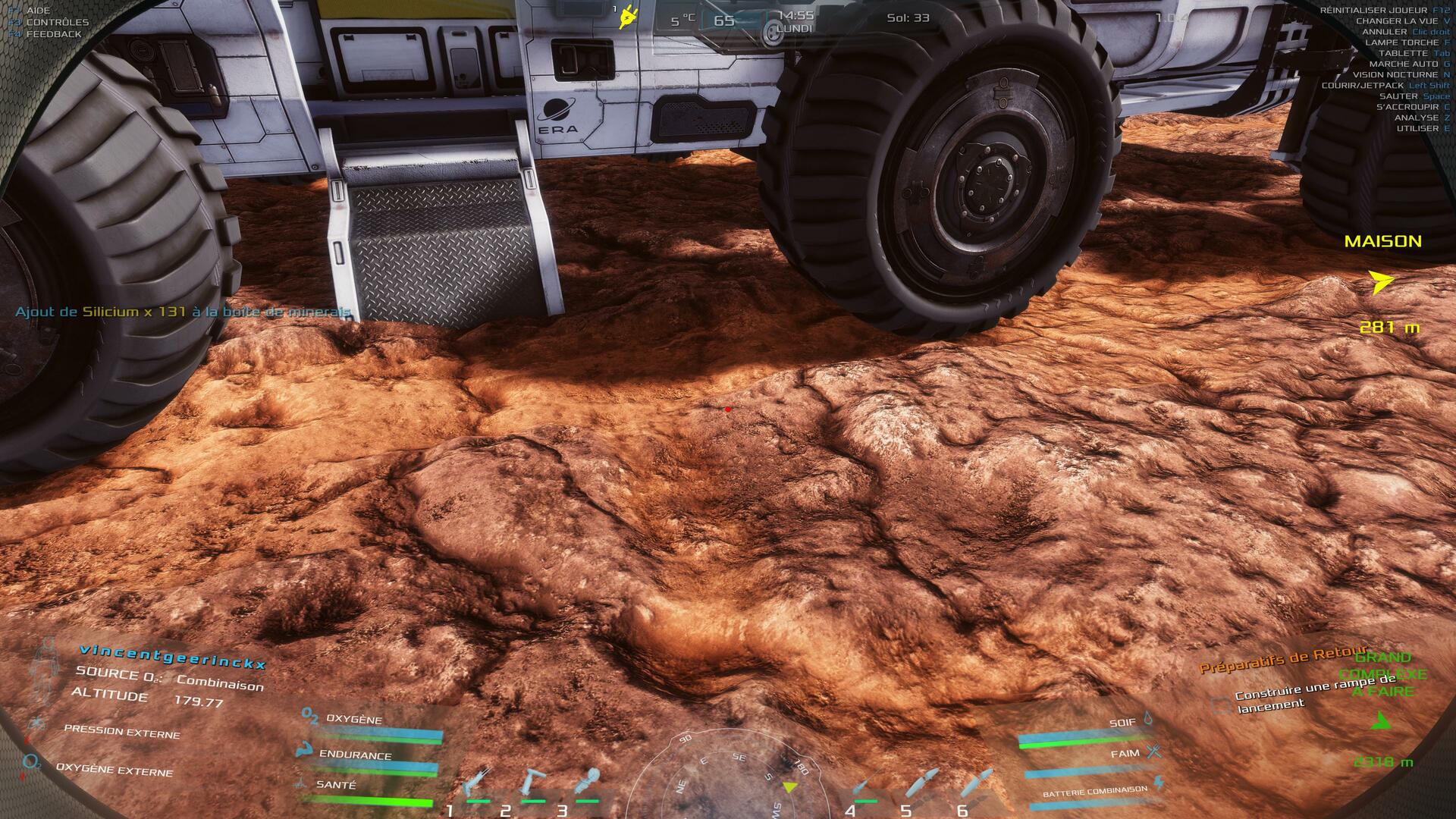
Task: Select the yellow MAISON waypoint arrow
Action: [1382, 282]
